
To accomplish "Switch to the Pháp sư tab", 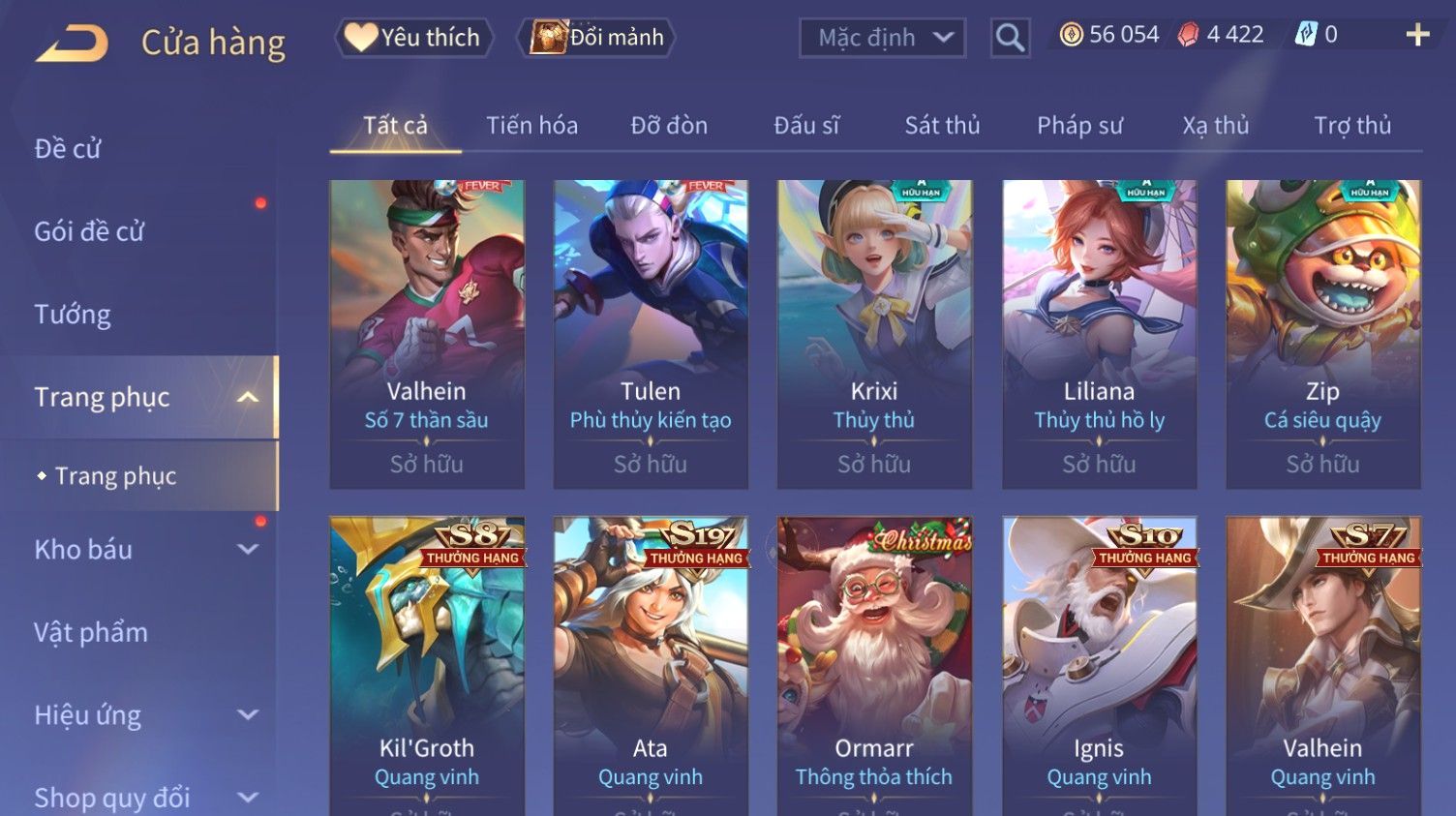I will click(x=1079, y=126).
